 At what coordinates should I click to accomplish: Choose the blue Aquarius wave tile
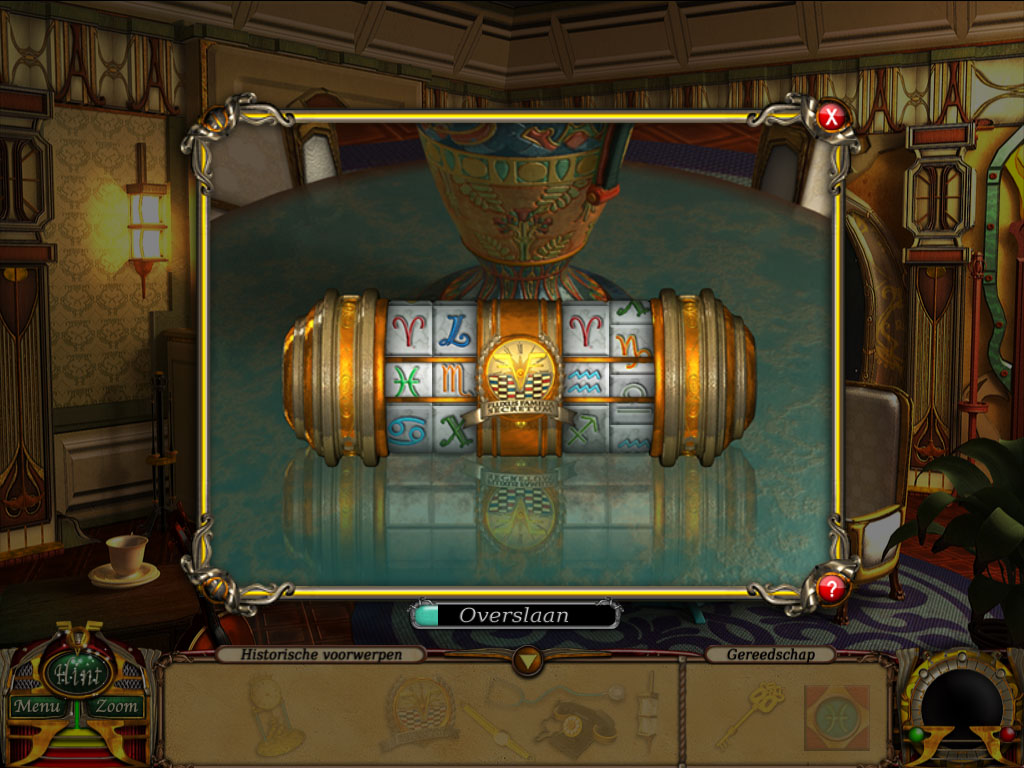tap(585, 381)
